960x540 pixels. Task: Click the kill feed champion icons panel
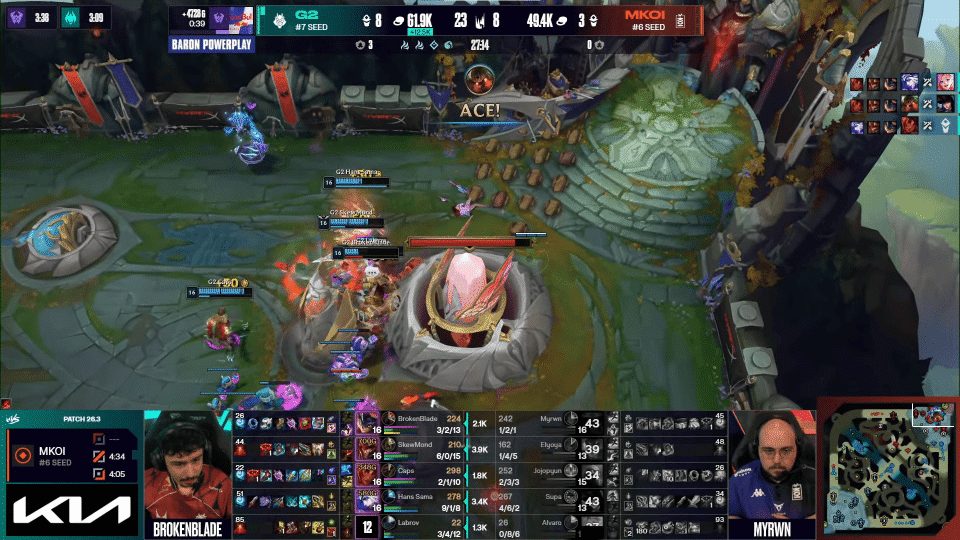point(902,104)
